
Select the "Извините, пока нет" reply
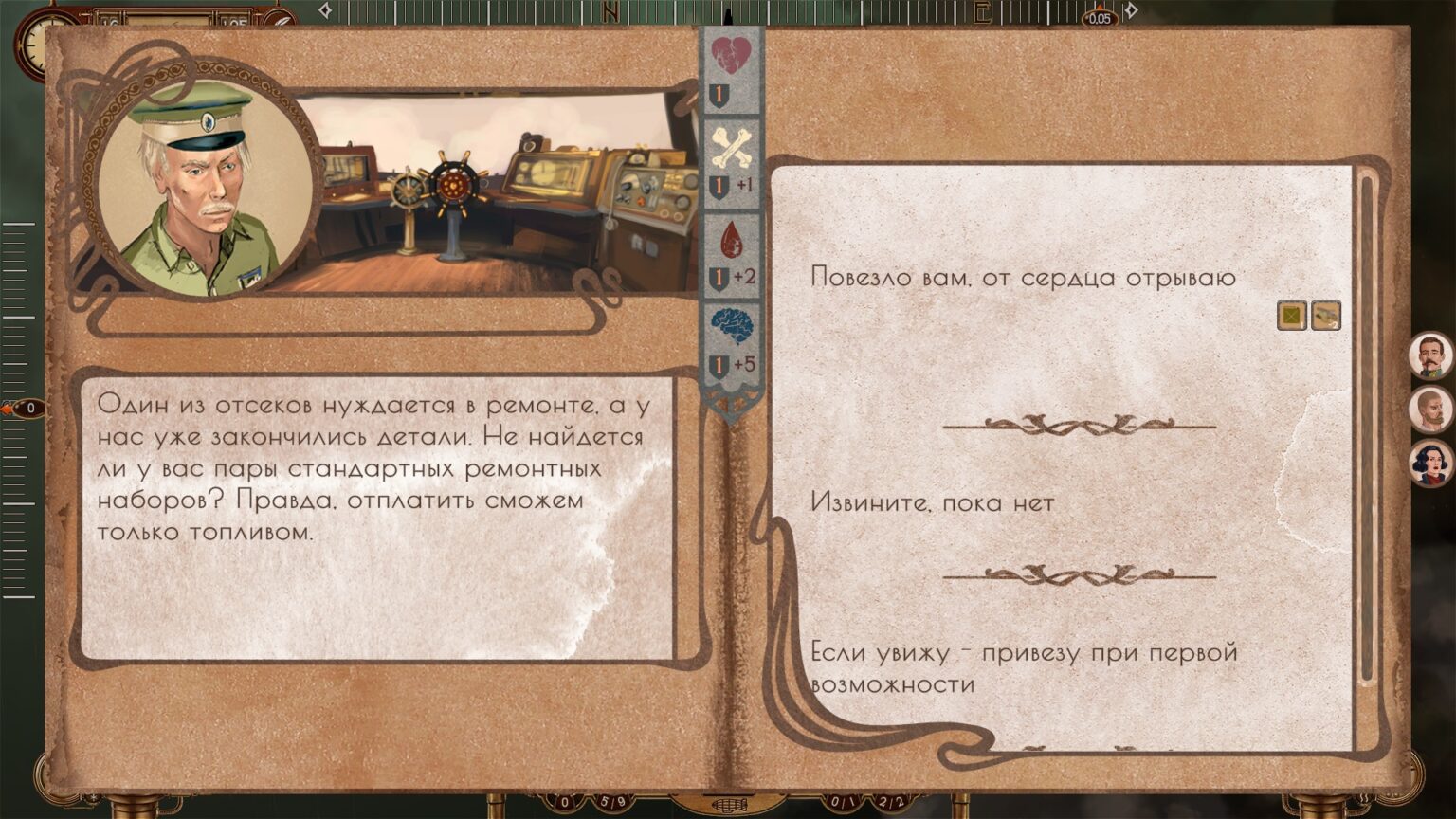pos(932,502)
